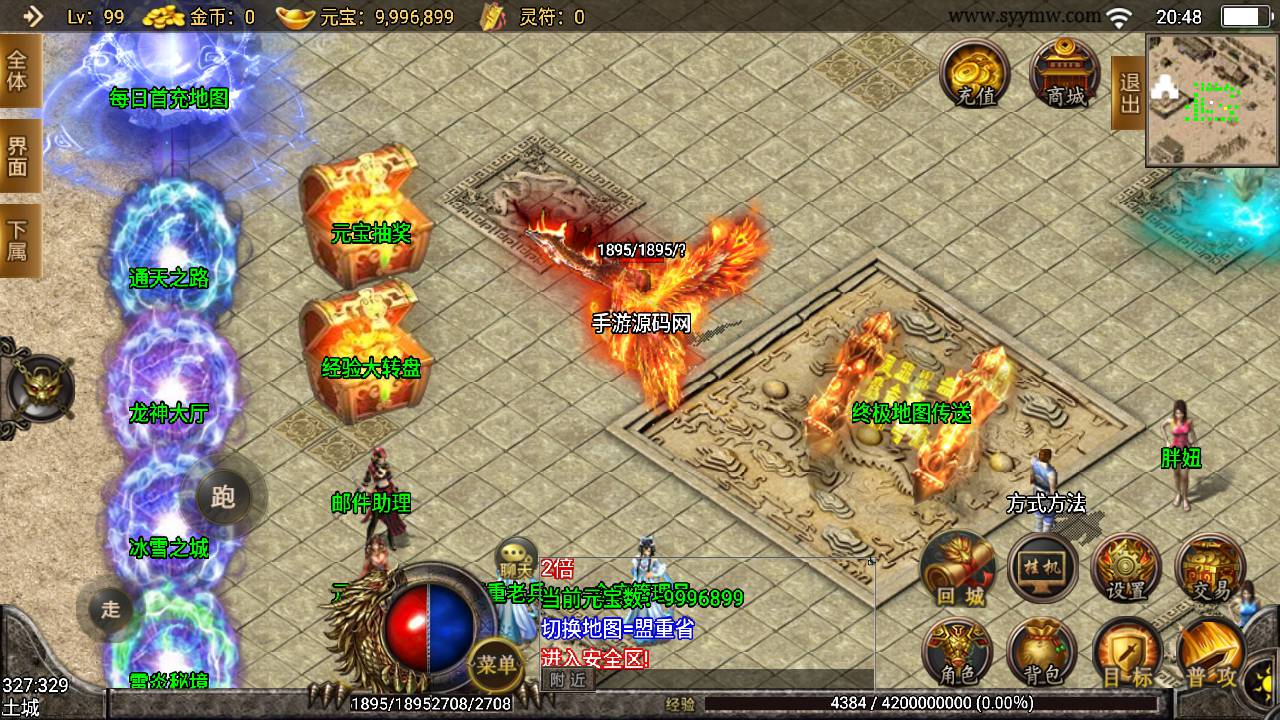Click the 退出 exit button

[1129, 93]
